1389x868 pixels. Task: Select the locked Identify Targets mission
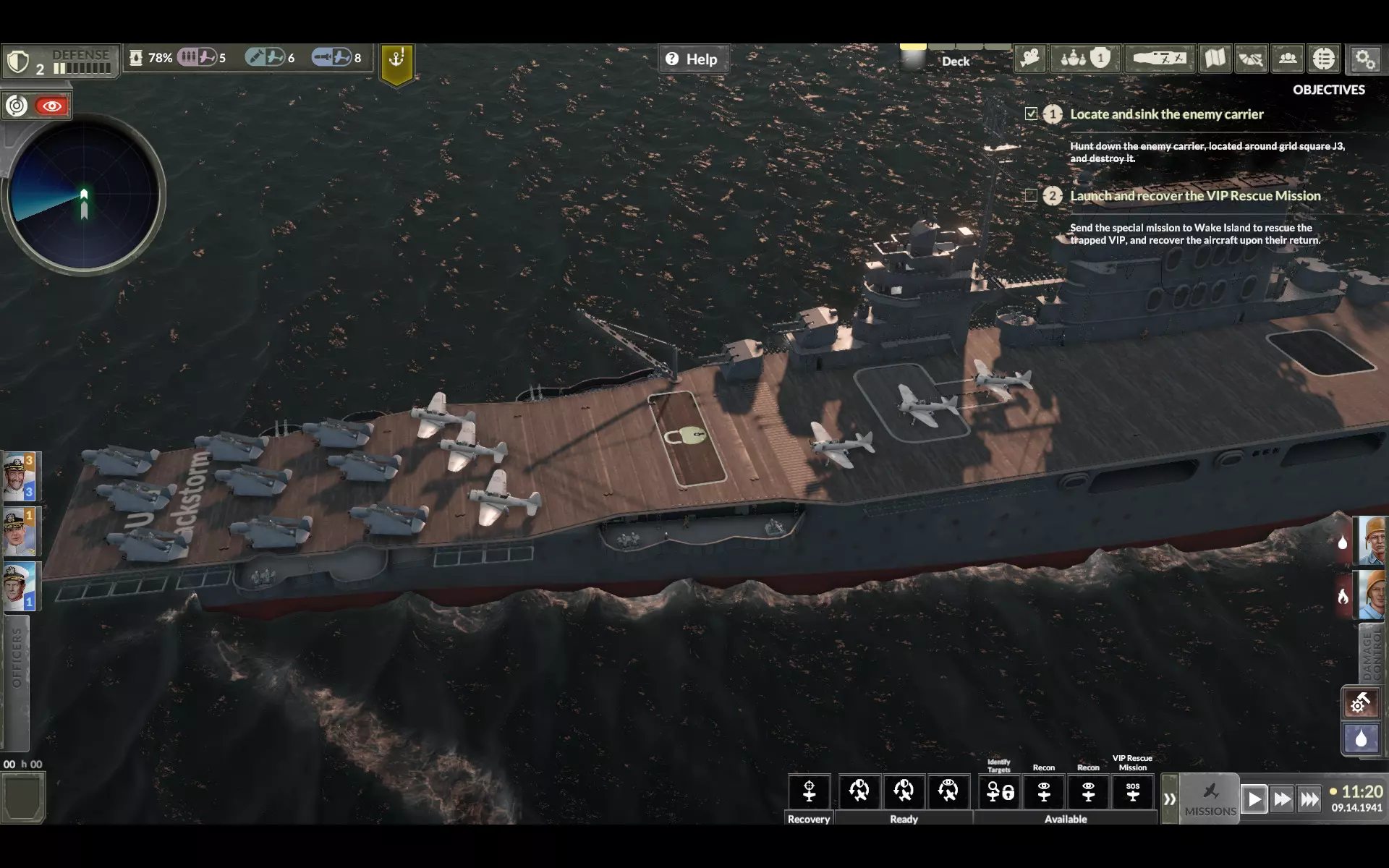point(1000,791)
